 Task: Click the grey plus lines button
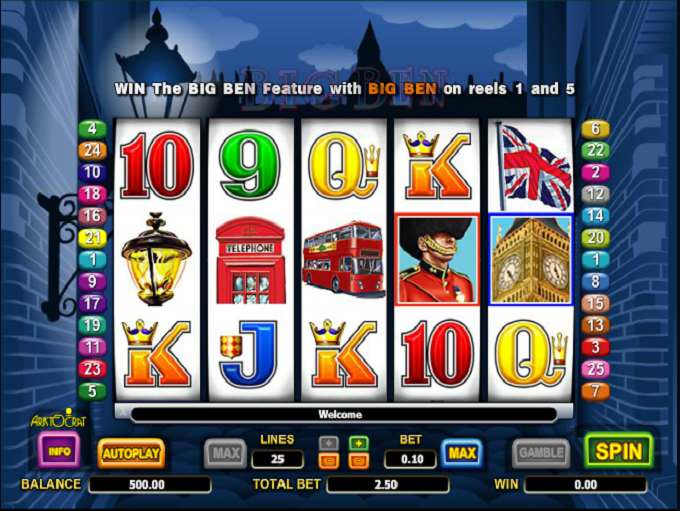(x=328, y=443)
